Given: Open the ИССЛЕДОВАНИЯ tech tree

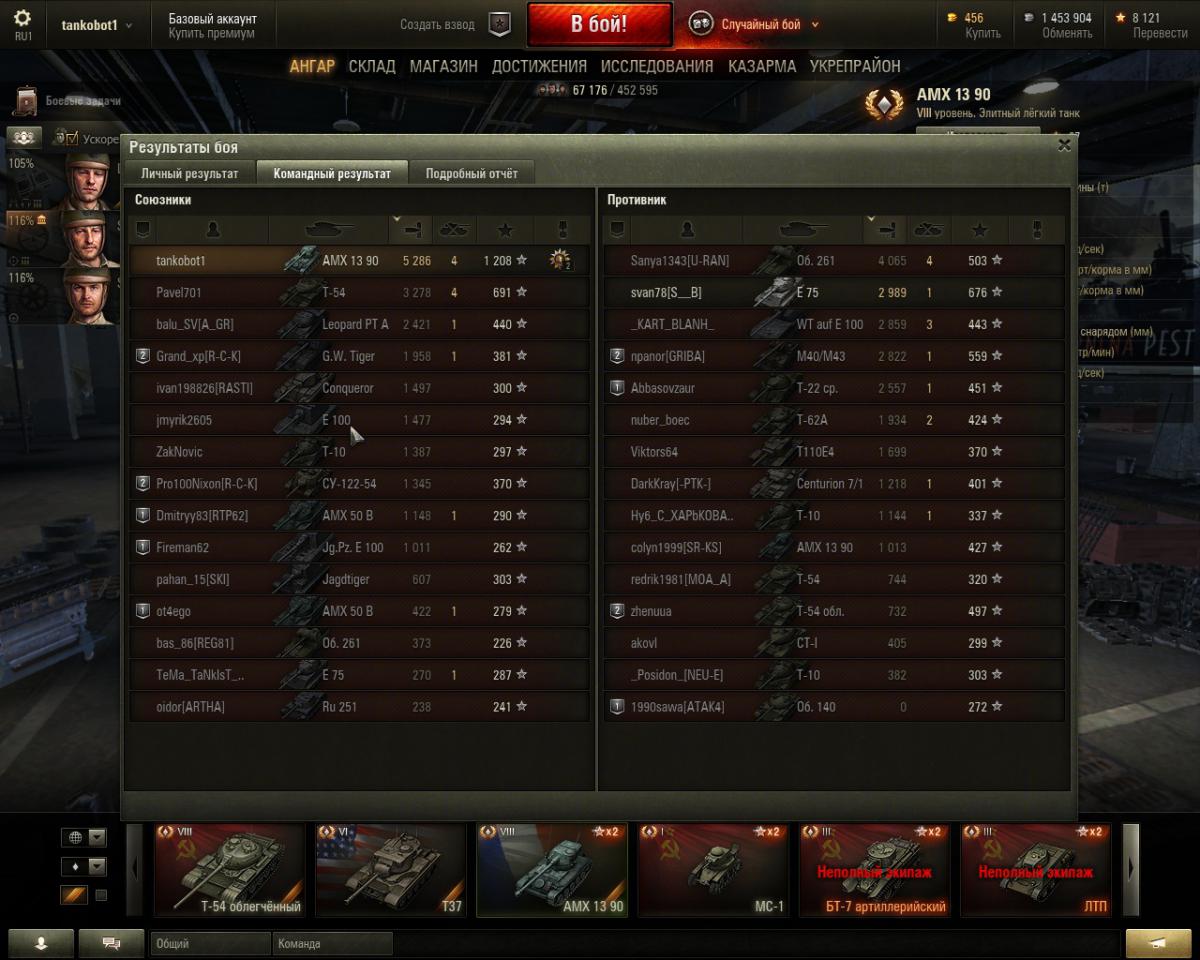Looking at the screenshot, I should click(x=657, y=66).
